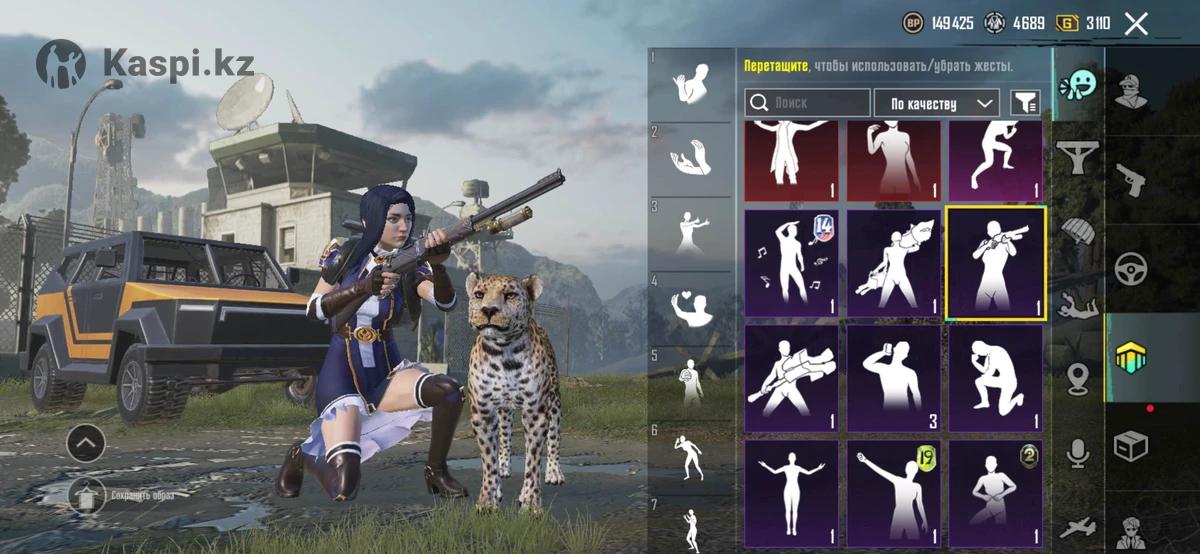Screen dimensions: 1200x554
Task: Open the parachute category tab
Action: pyautogui.click(x=1078, y=232)
